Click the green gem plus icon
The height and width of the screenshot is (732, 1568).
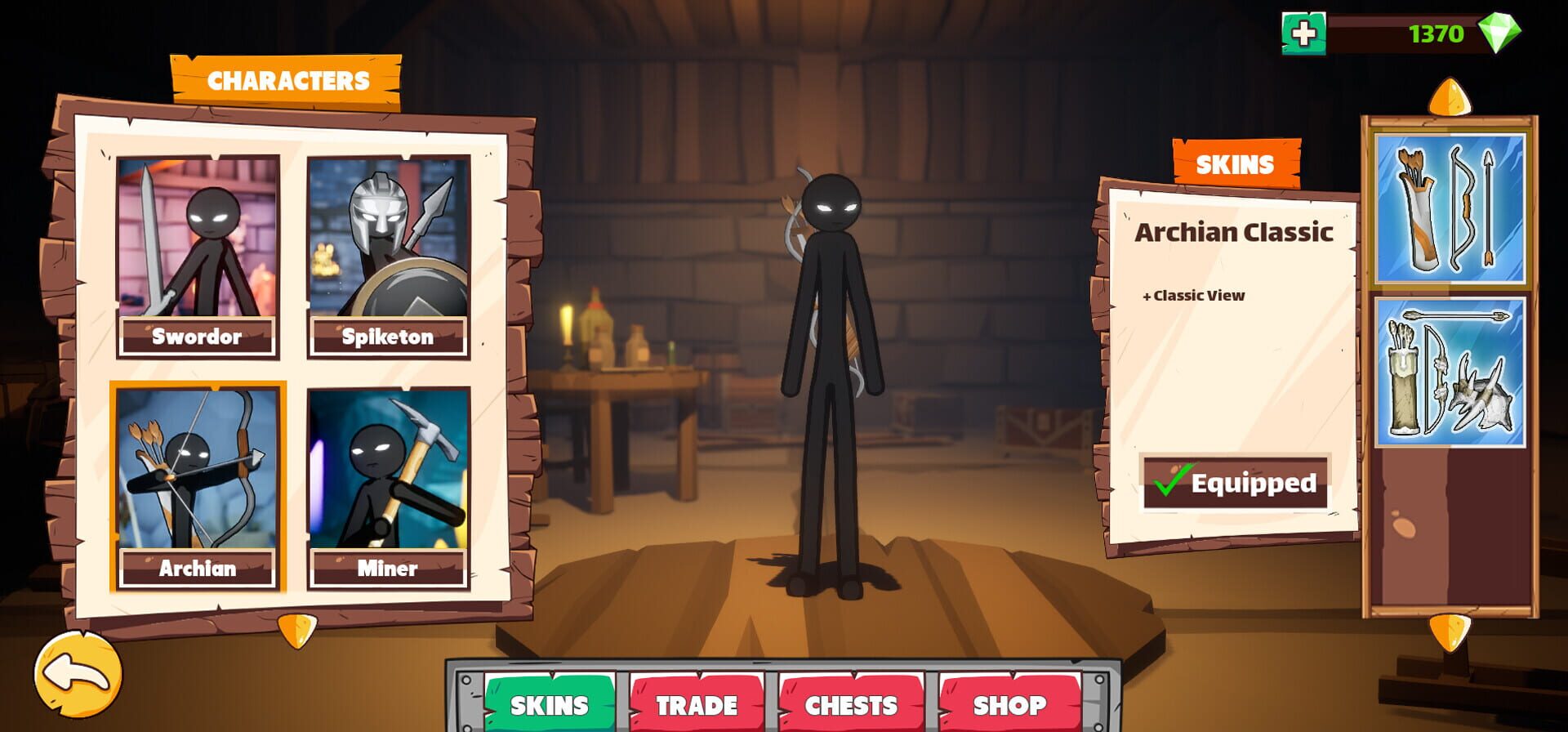tap(1305, 31)
